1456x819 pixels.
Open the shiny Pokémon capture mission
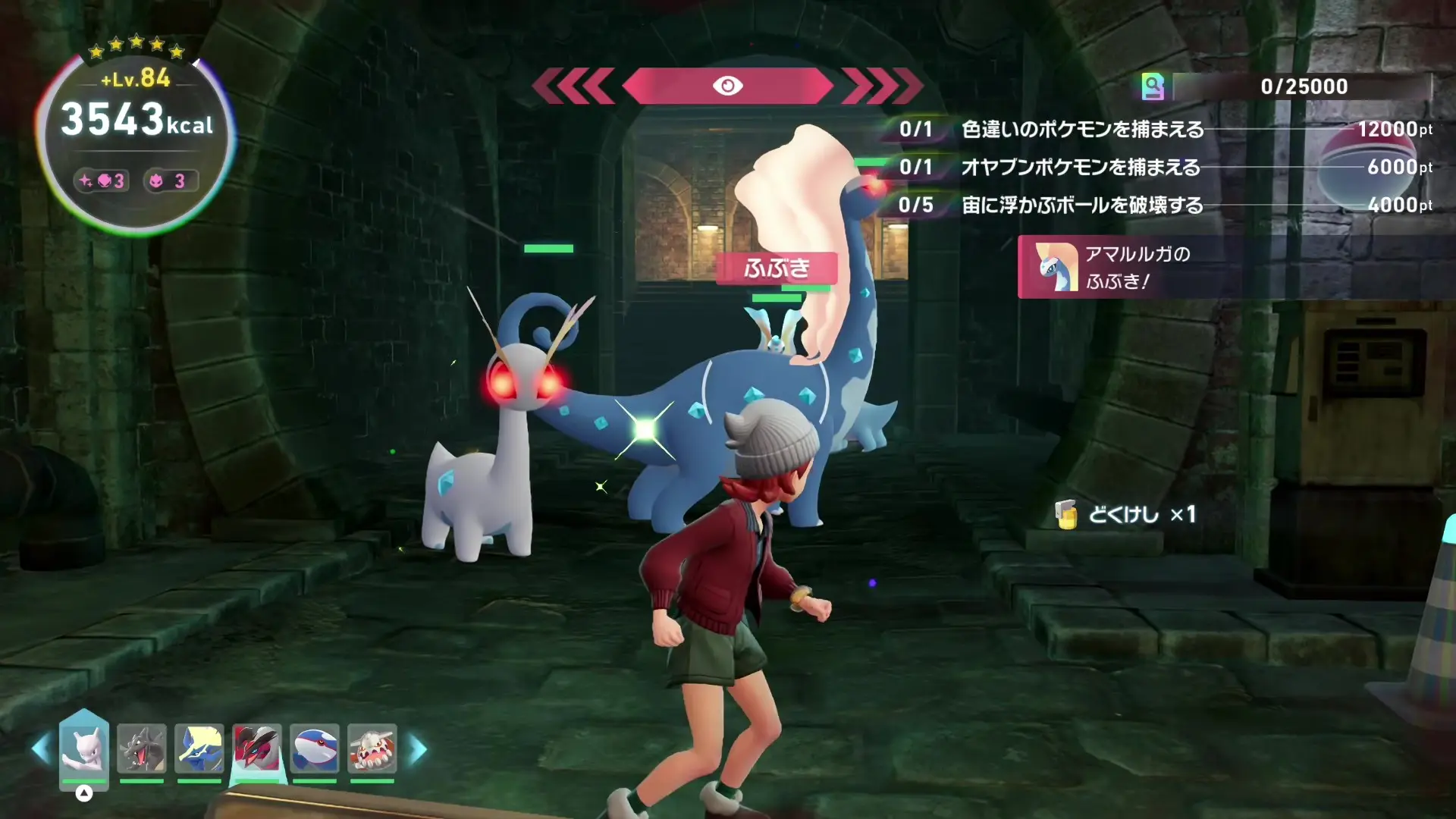(x=1082, y=130)
